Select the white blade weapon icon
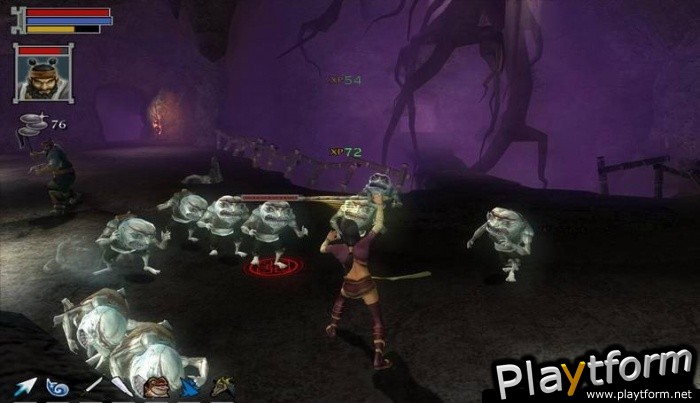700x403 pixels. (122, 386)
